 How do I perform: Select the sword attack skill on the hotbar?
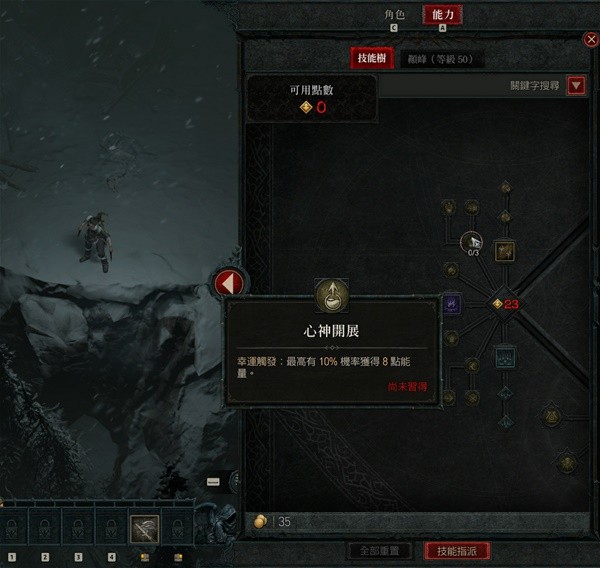144,527
